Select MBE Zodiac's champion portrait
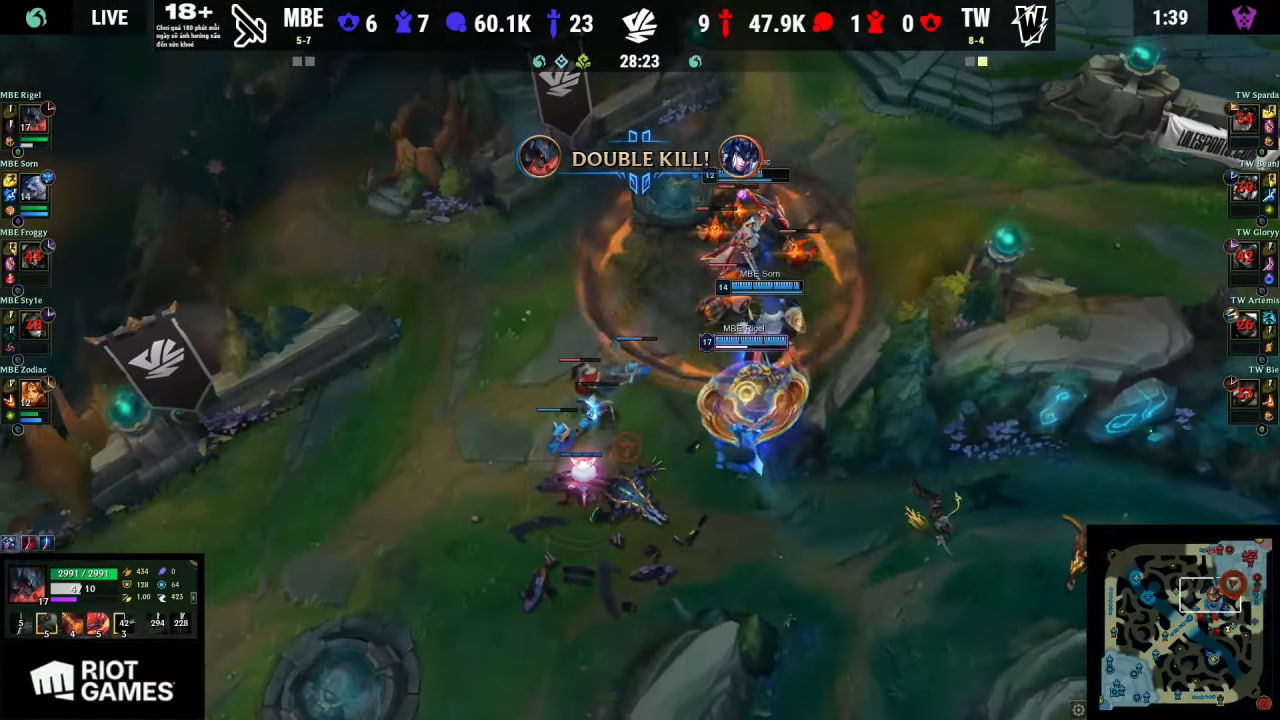The width and height of the screenshot is (1280, 720). (x=34, y=393)
